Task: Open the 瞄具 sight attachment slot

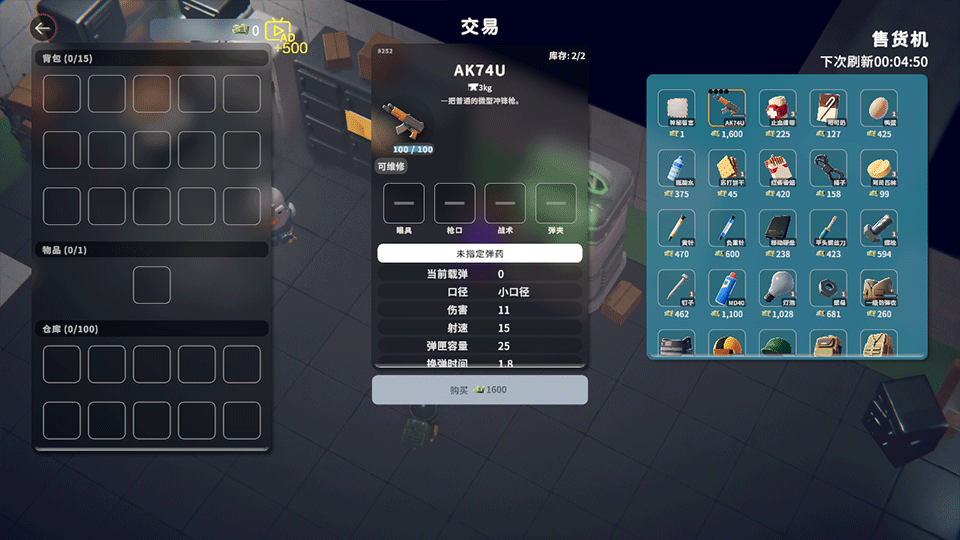Action: coord(404,203)
